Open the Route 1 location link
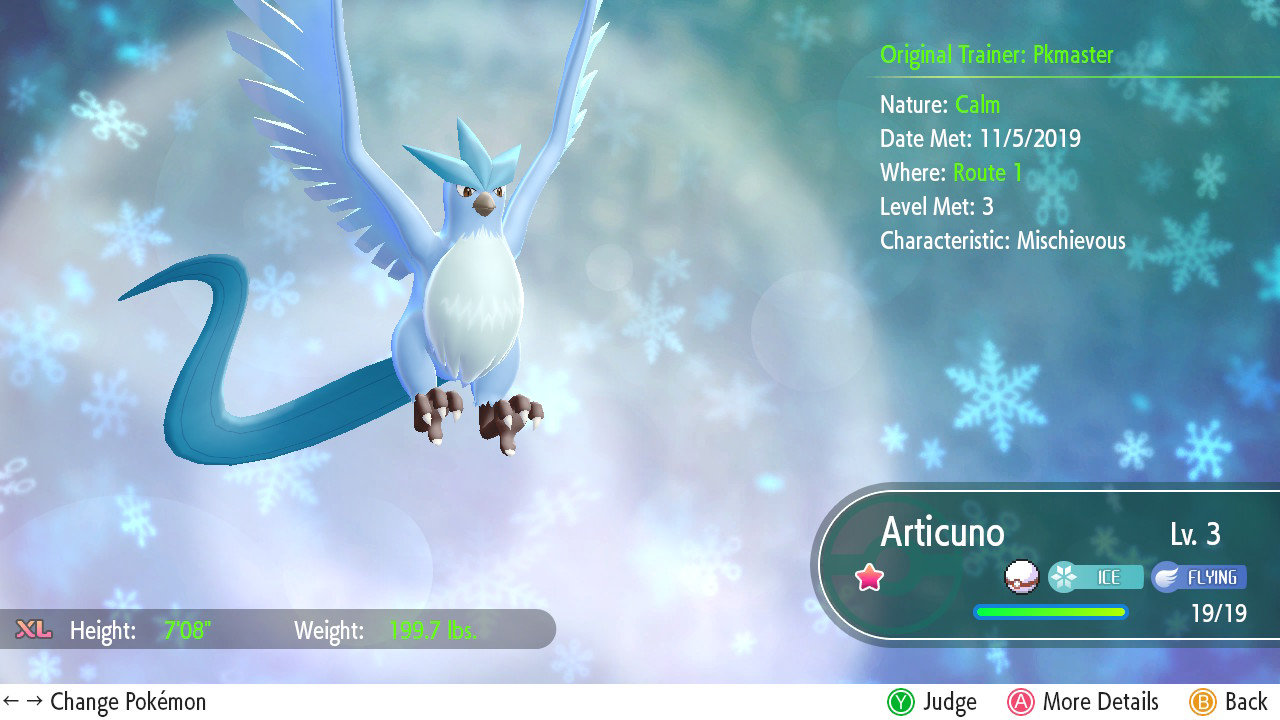This screenshot has width=1280, height=720. pyautogui.click(x=987, y=172)
